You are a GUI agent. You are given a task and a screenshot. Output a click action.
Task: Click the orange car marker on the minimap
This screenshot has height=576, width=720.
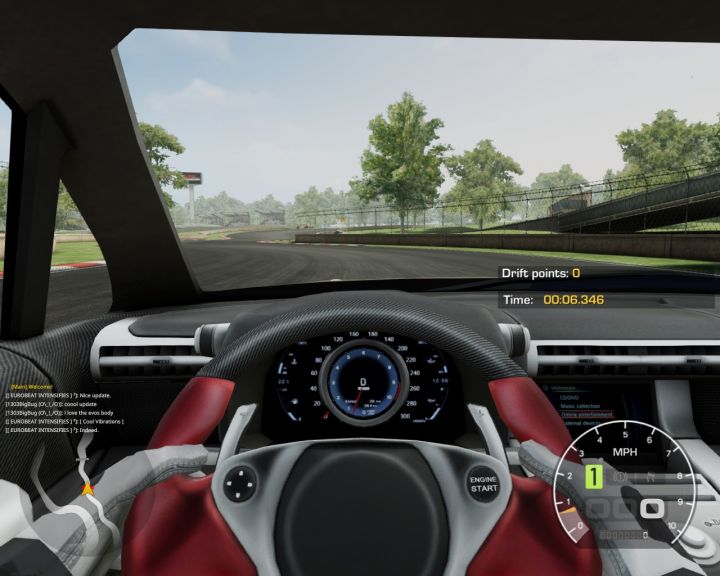[87, 489]
